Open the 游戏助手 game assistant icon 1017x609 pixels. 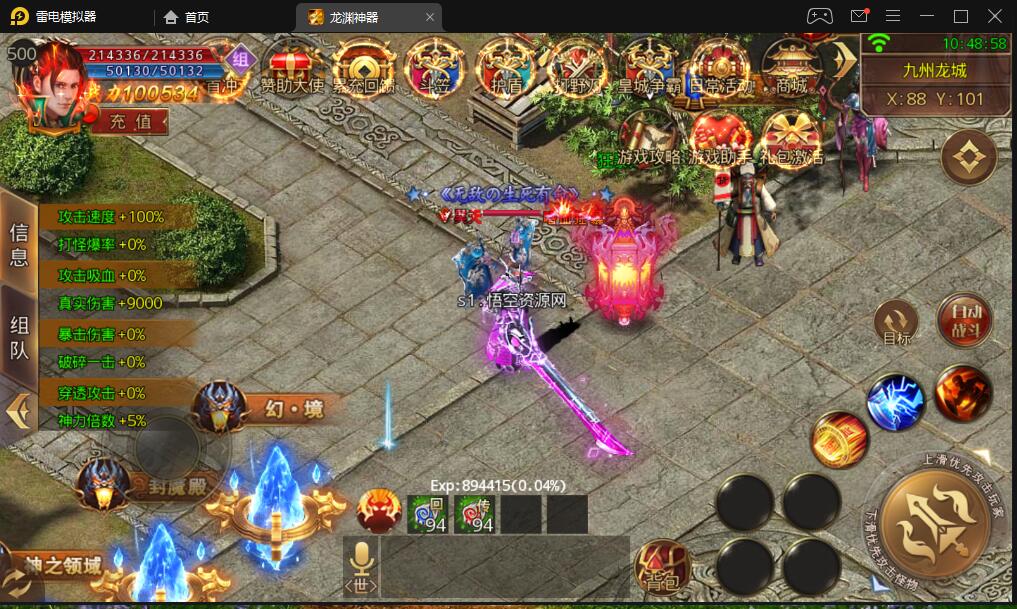pyautogui.click(x=719, y=137)
